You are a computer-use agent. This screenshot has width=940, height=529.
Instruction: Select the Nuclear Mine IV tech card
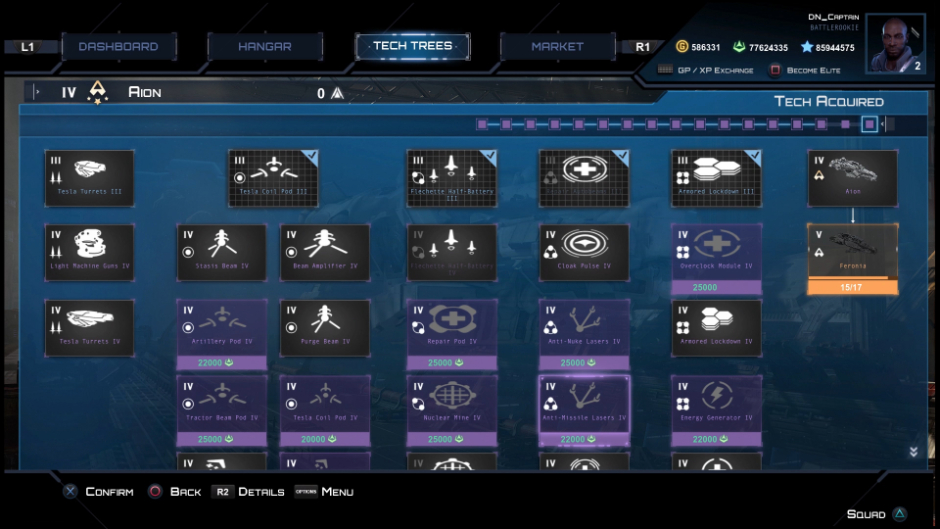pos(452,409)
